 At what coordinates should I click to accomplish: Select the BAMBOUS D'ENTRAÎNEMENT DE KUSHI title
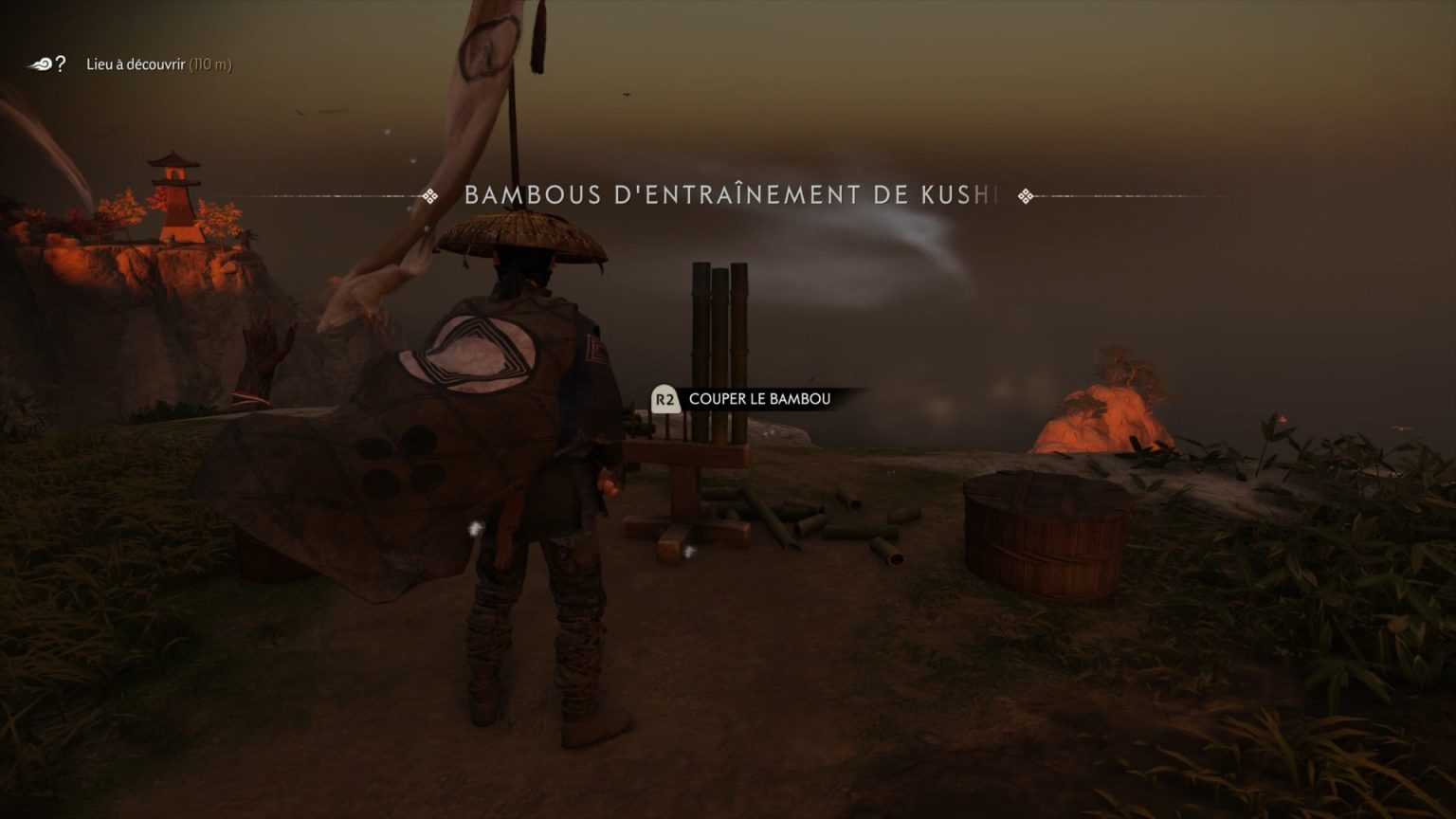[730, 196]
